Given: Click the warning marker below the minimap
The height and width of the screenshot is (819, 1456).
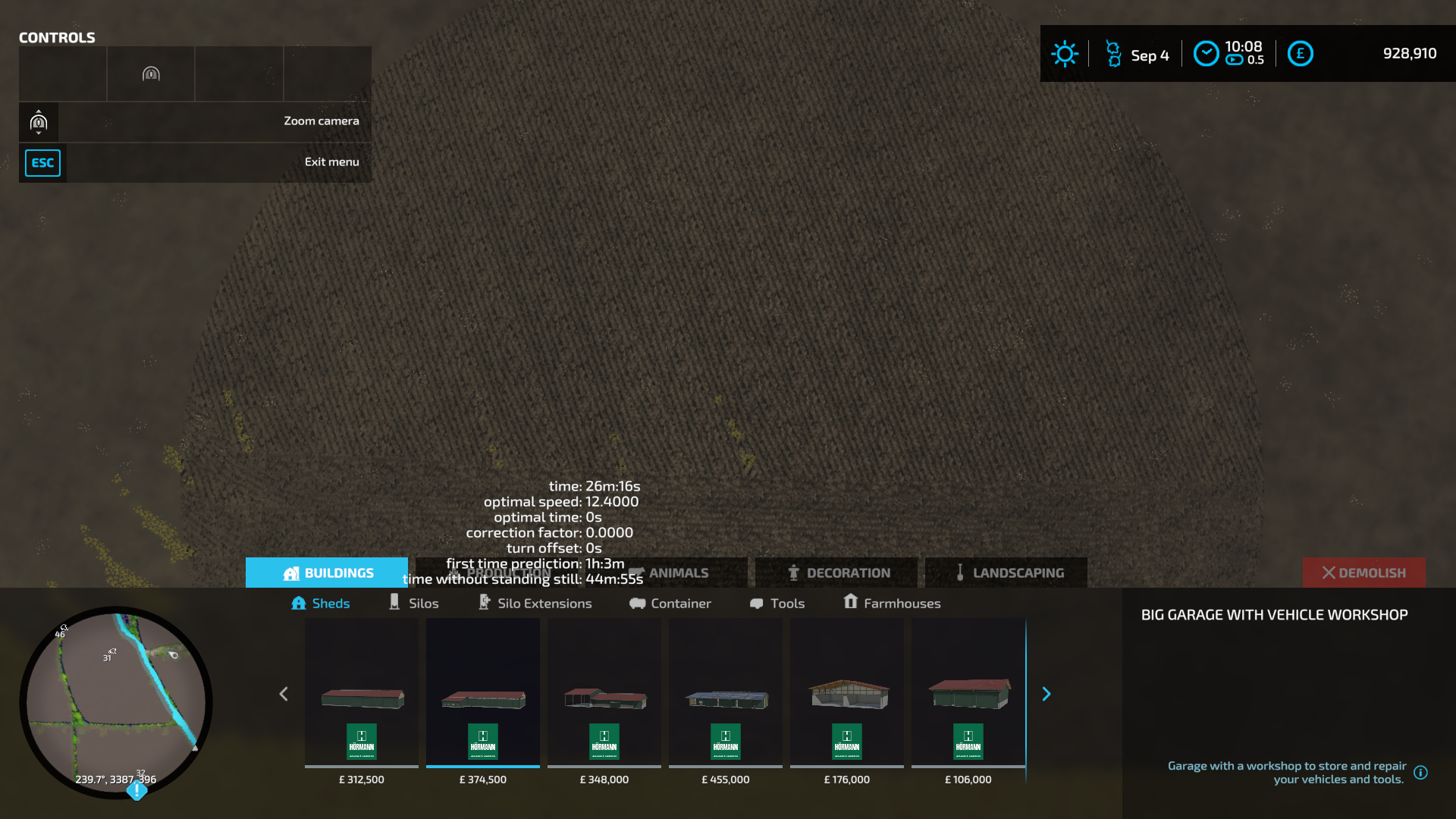Looking at the screenshot, I should (x=136, y=791).
